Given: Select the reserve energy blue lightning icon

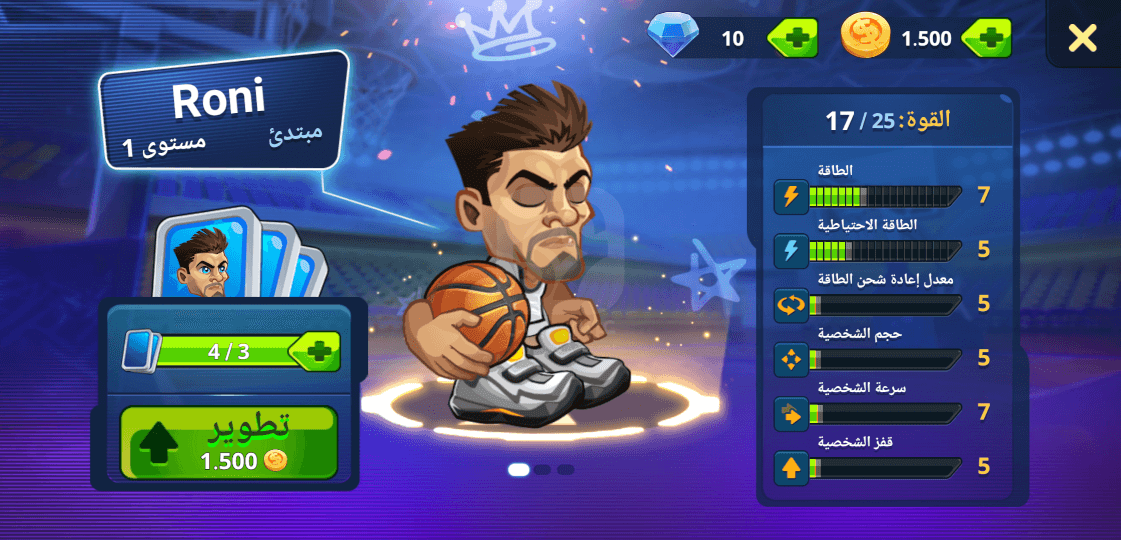Looking at the screenshot, I should coord(791,250).
